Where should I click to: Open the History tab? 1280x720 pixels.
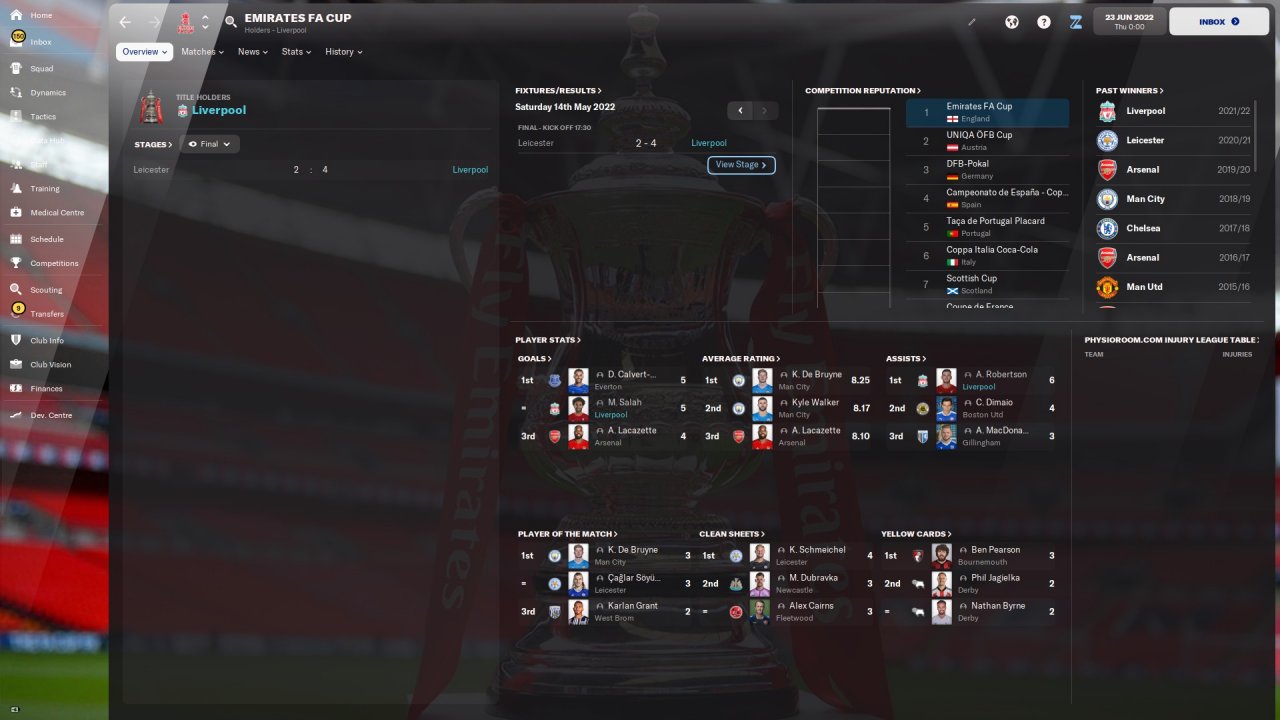coord(343,52)
